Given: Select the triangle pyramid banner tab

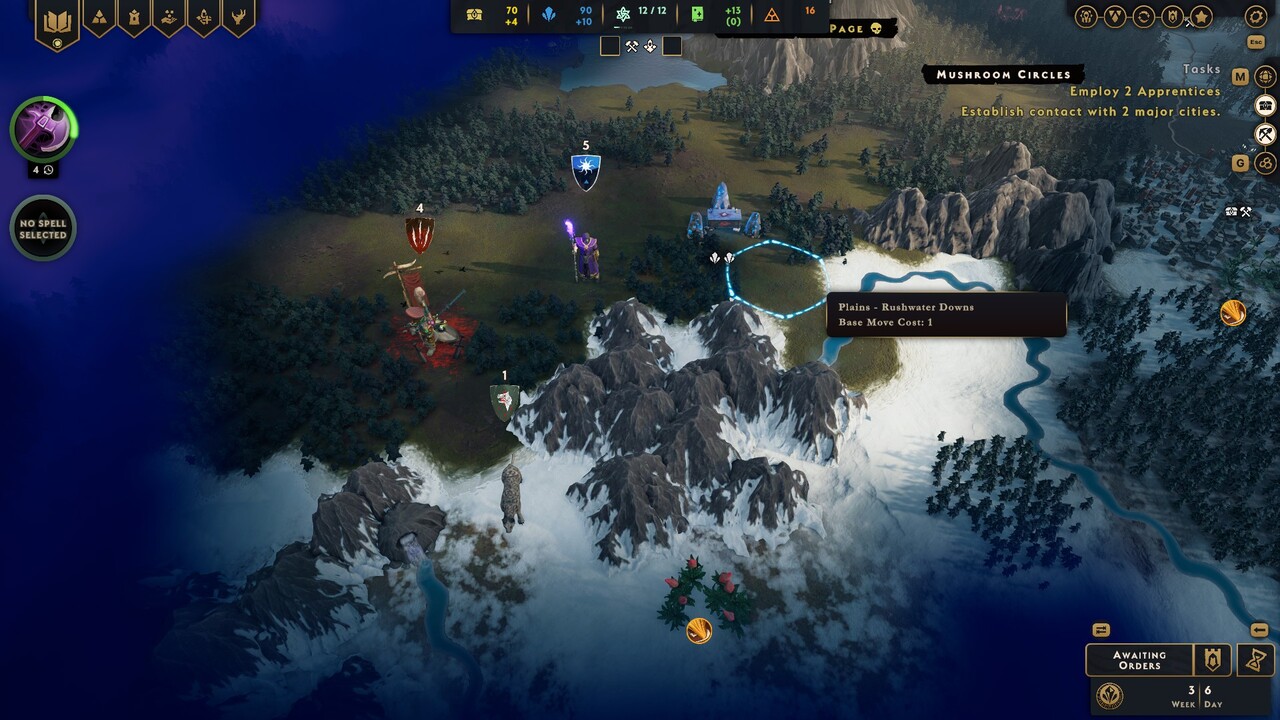Looking at the screenshot, I should tap(99, 17).
